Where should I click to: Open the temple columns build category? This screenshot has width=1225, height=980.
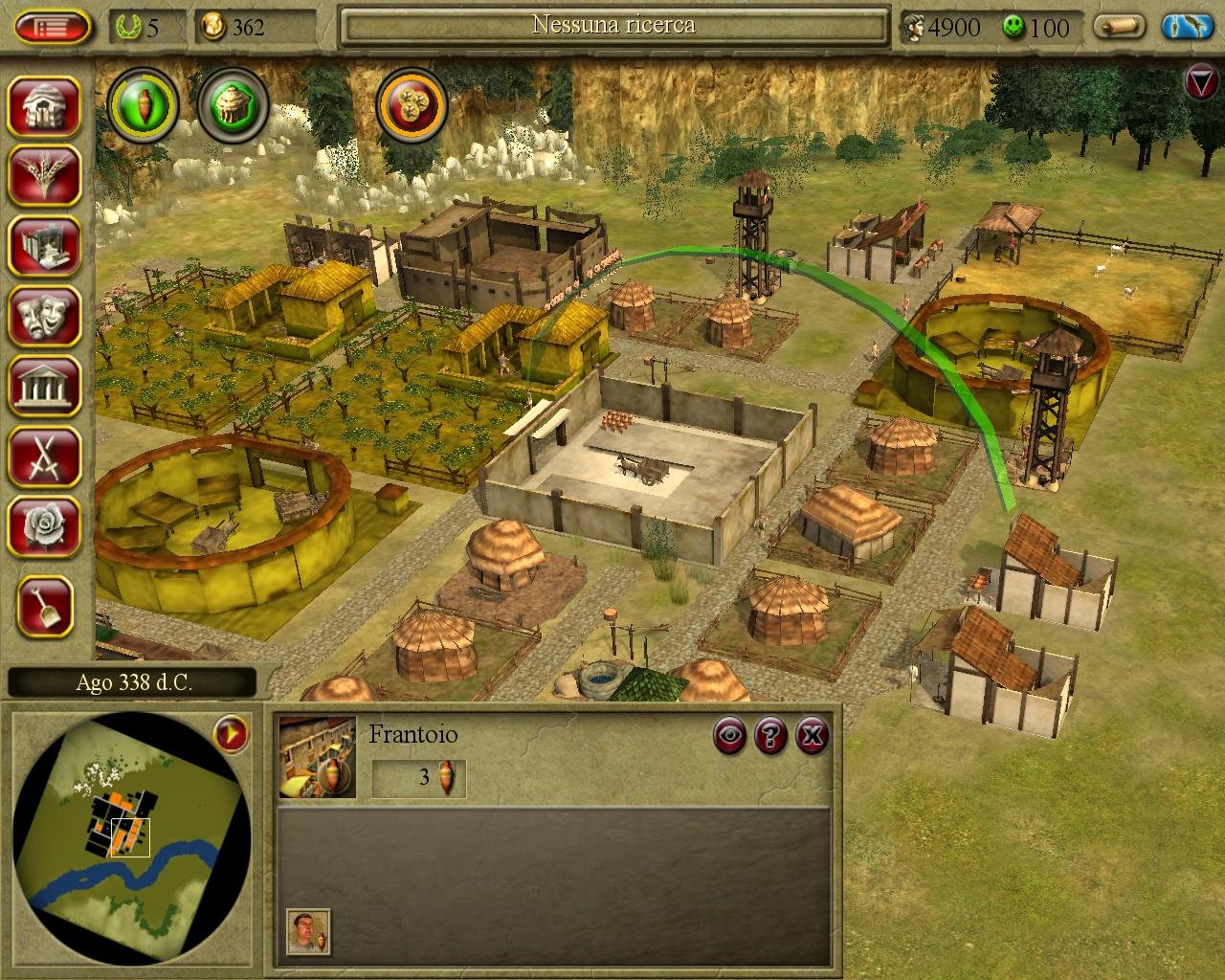(x=45, y=385)
